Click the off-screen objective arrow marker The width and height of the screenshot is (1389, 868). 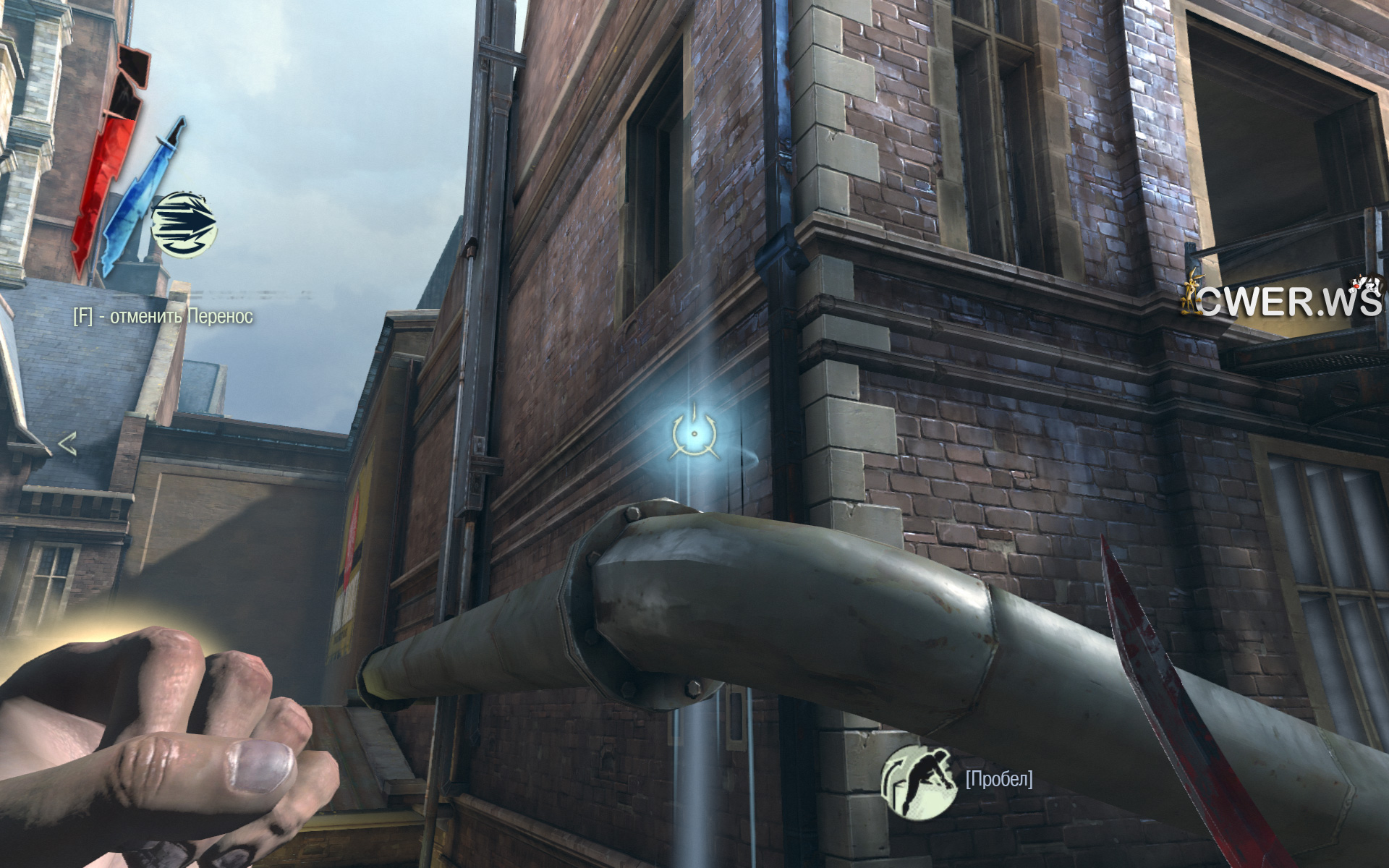[x=67, y=444]
